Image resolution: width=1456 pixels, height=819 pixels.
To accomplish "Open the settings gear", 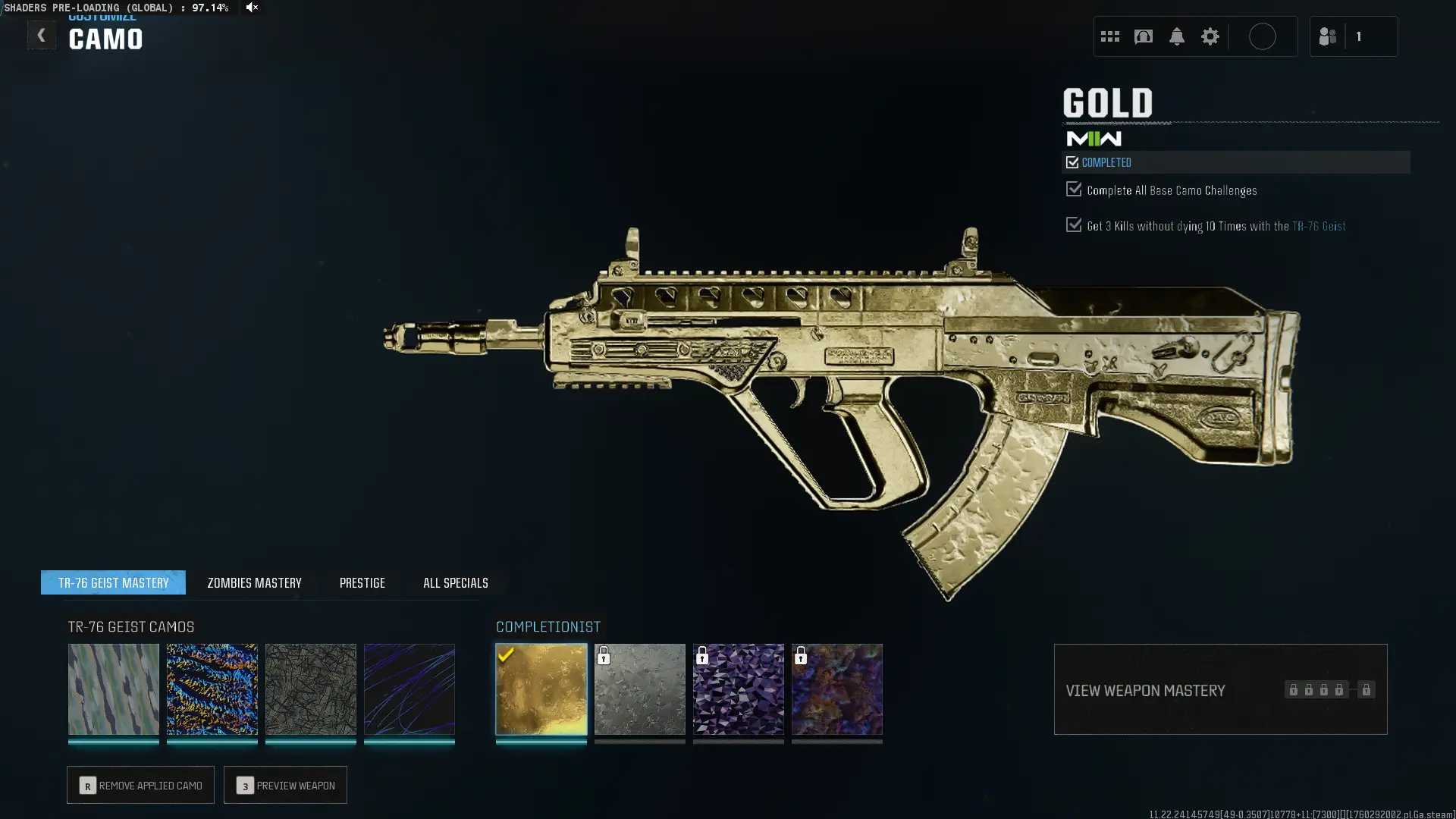I will point(1210,36).
